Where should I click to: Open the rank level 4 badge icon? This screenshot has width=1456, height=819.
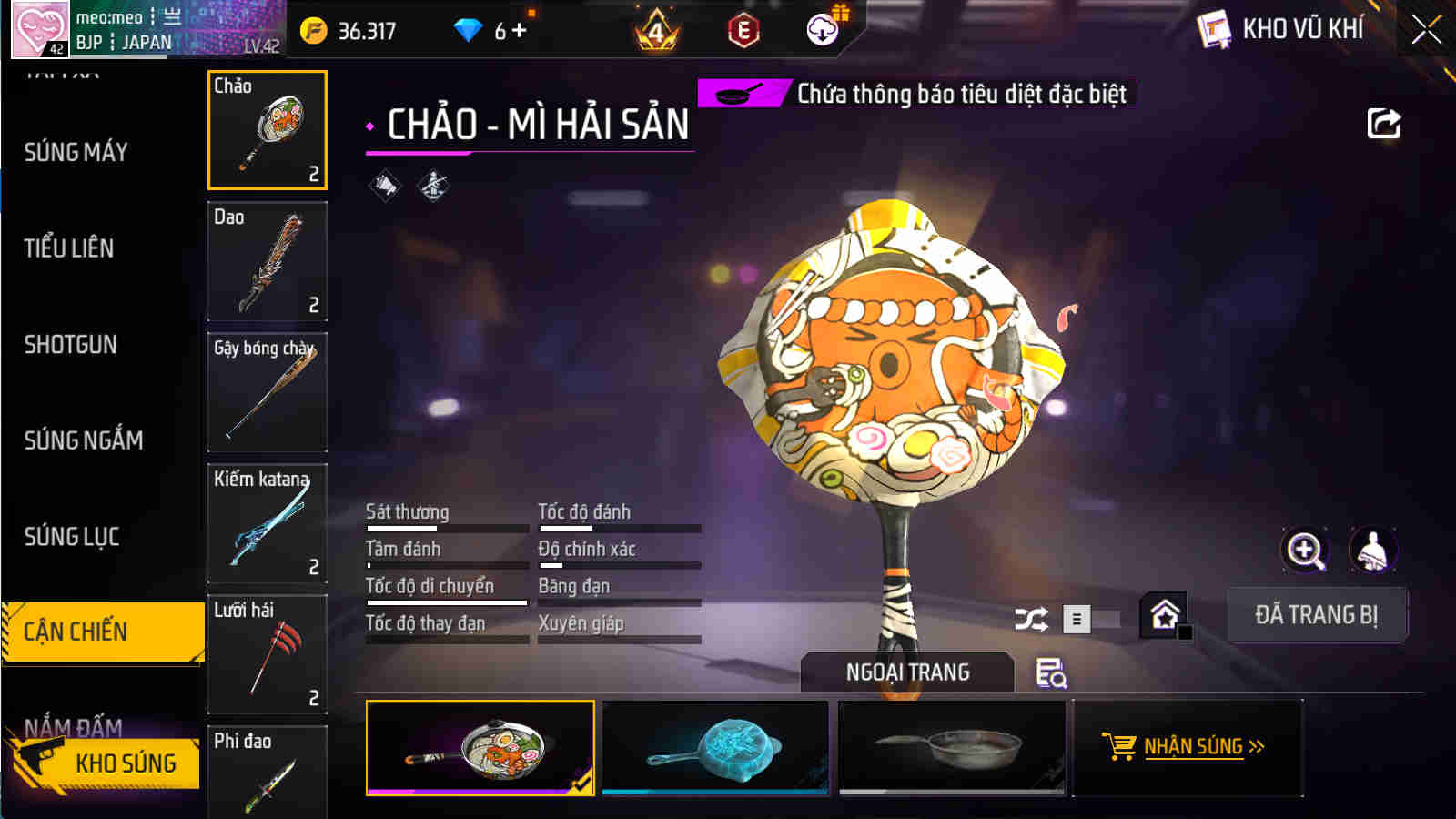click(x=657, y=29)
